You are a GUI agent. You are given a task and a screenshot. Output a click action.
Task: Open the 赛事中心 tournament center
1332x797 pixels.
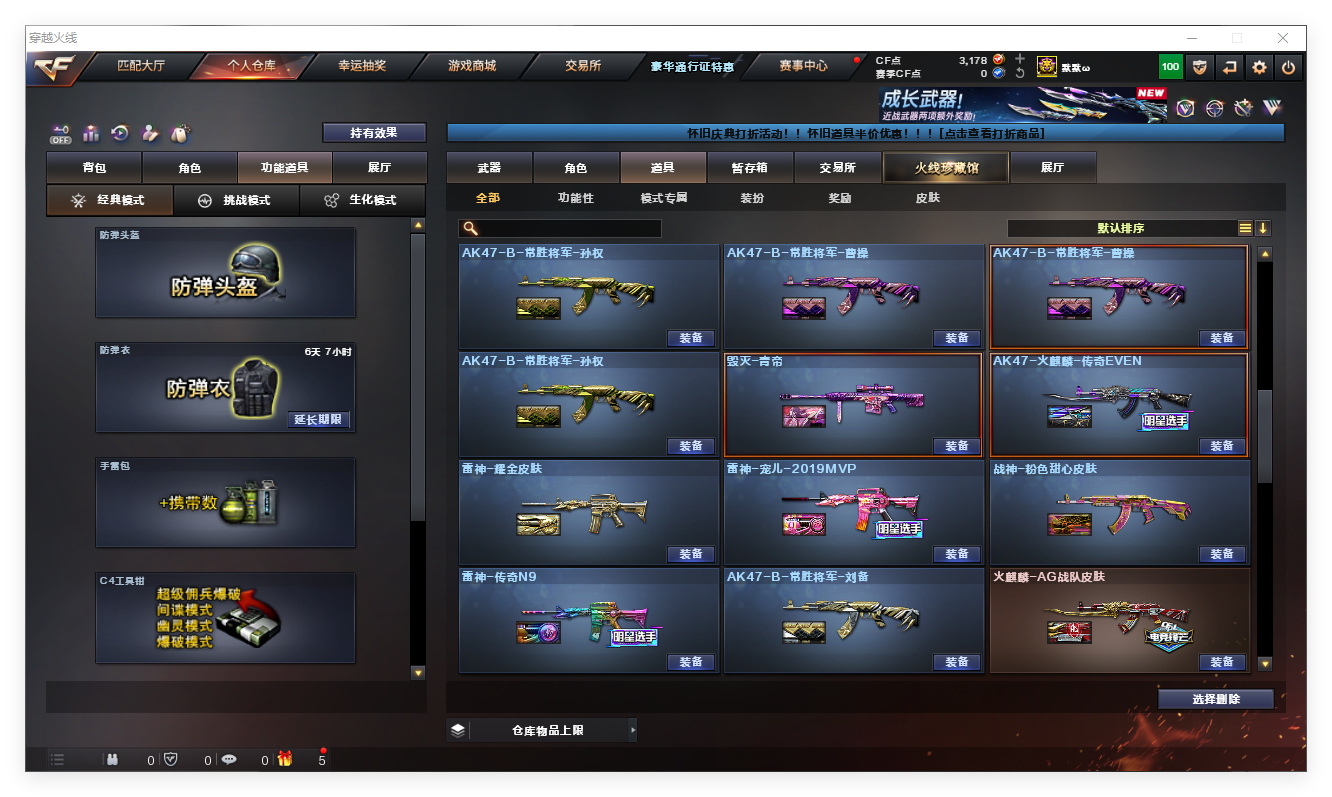tap(803, 67)
